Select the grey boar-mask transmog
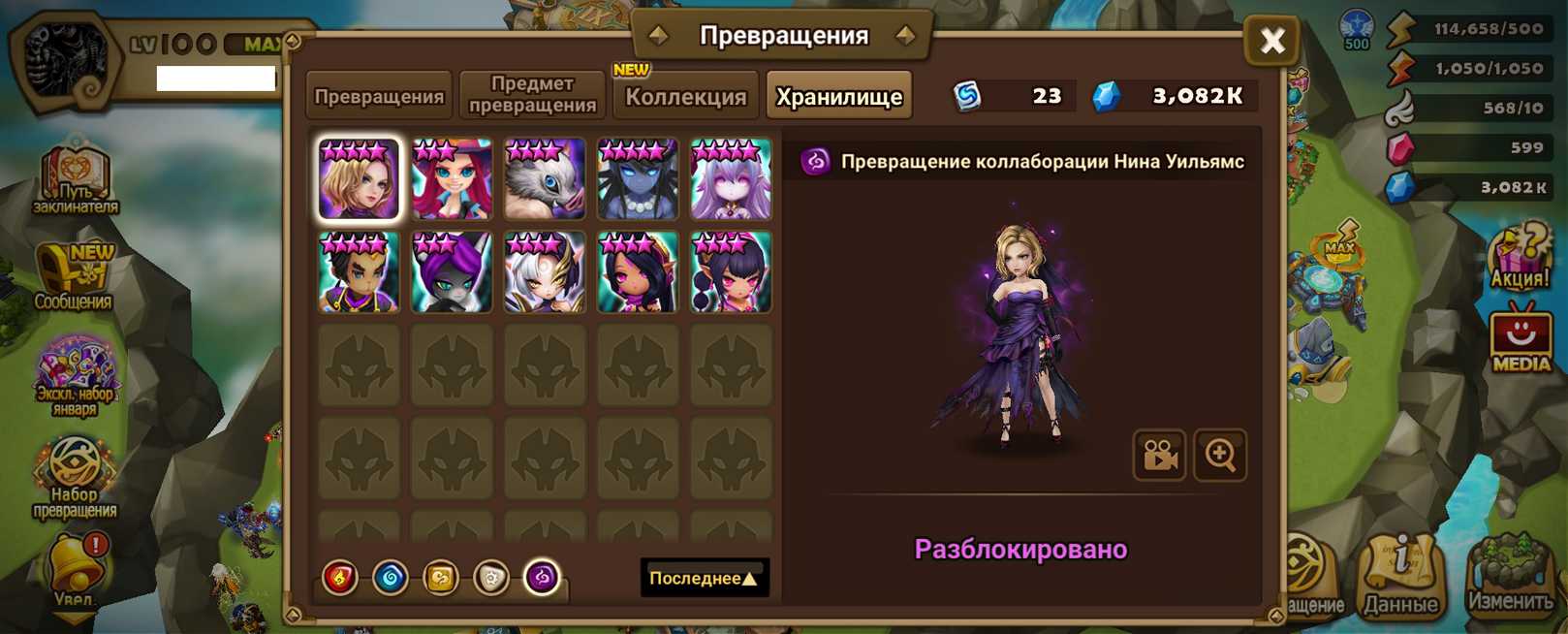Image resolution: width=1568 pixels, height=634 pixels. 545,179
